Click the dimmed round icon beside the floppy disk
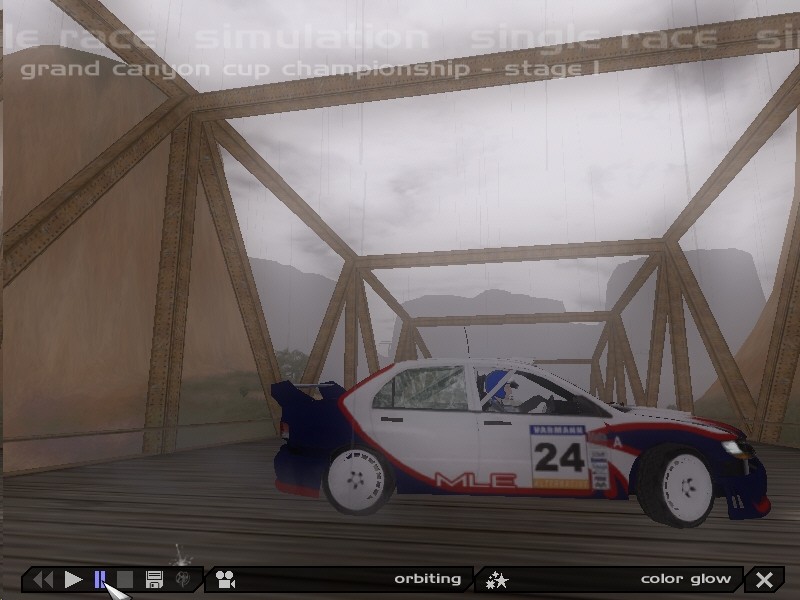 click(183, 579)
